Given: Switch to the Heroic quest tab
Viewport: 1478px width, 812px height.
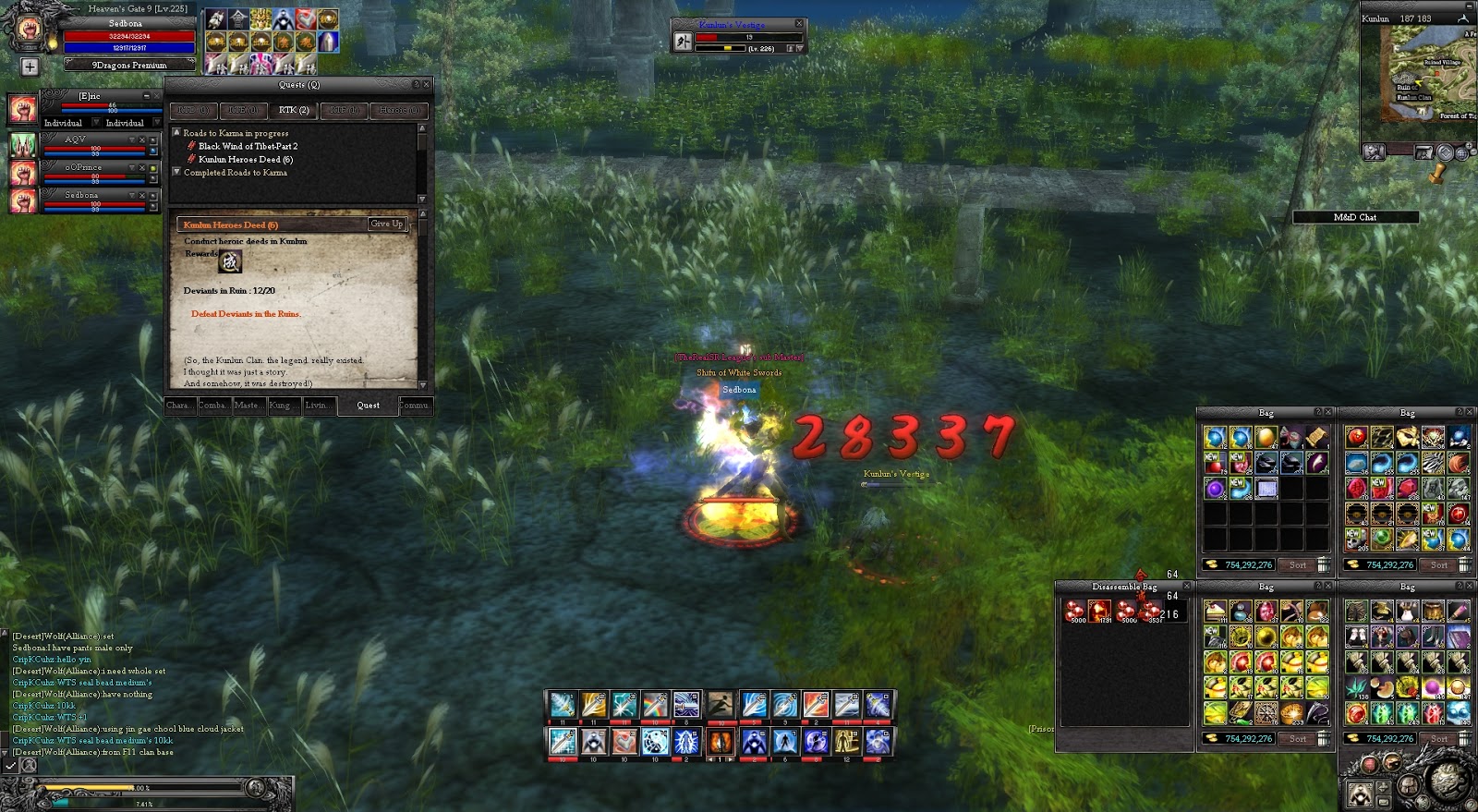Looking at the screenshot, I should 398,110.
